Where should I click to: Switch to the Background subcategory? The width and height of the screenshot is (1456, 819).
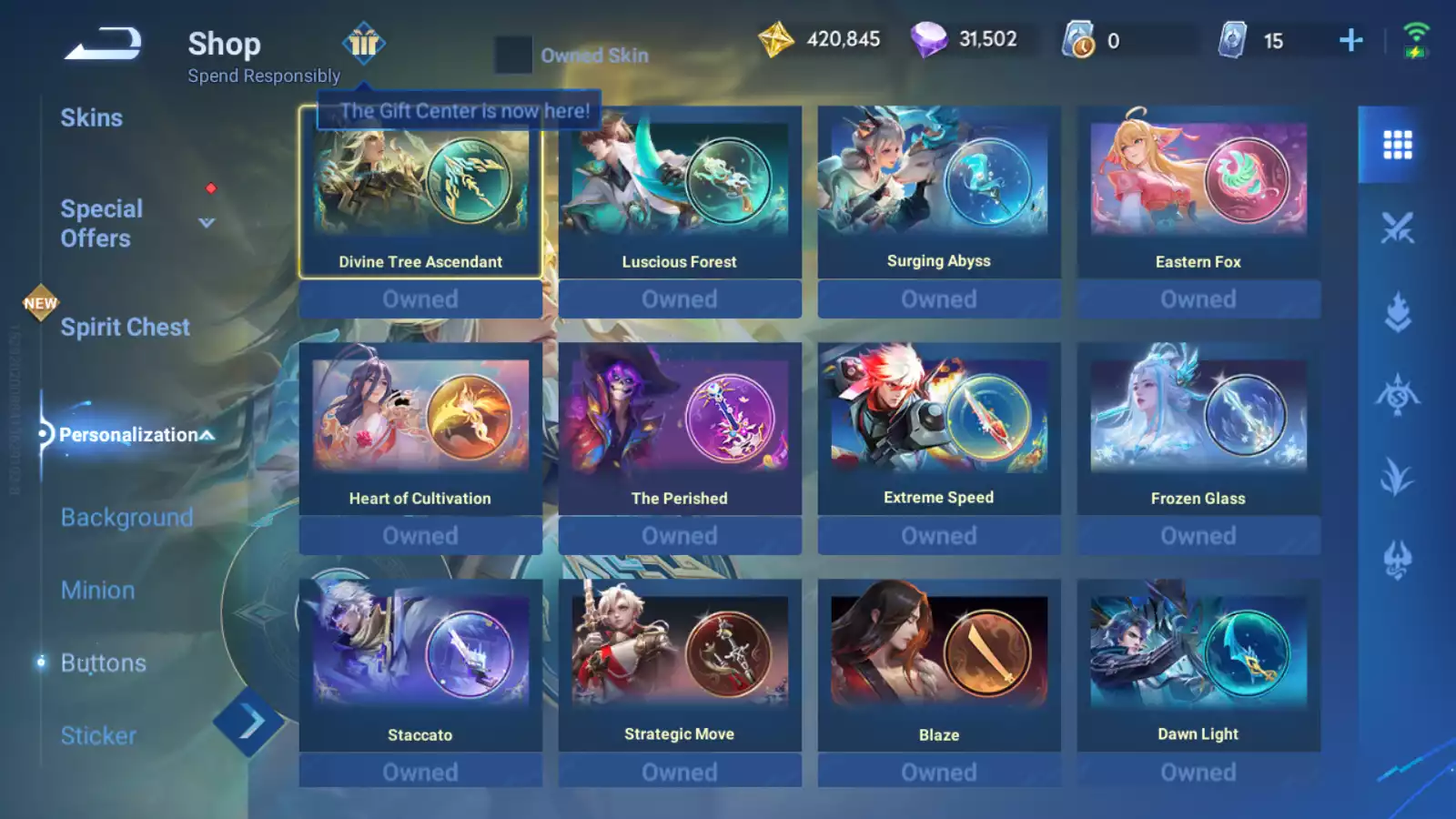[126, 518]
